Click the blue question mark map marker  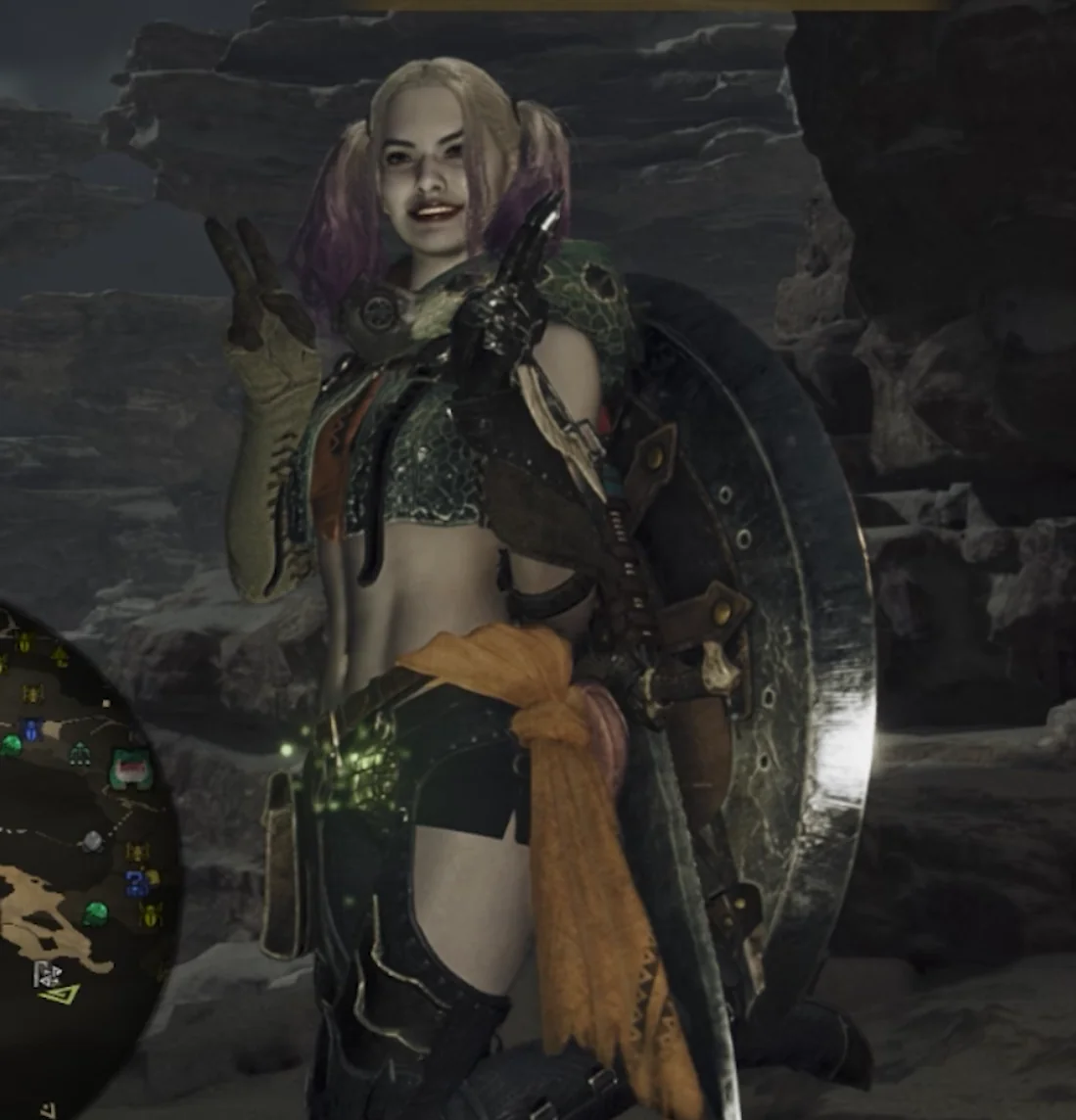[136, 883]
